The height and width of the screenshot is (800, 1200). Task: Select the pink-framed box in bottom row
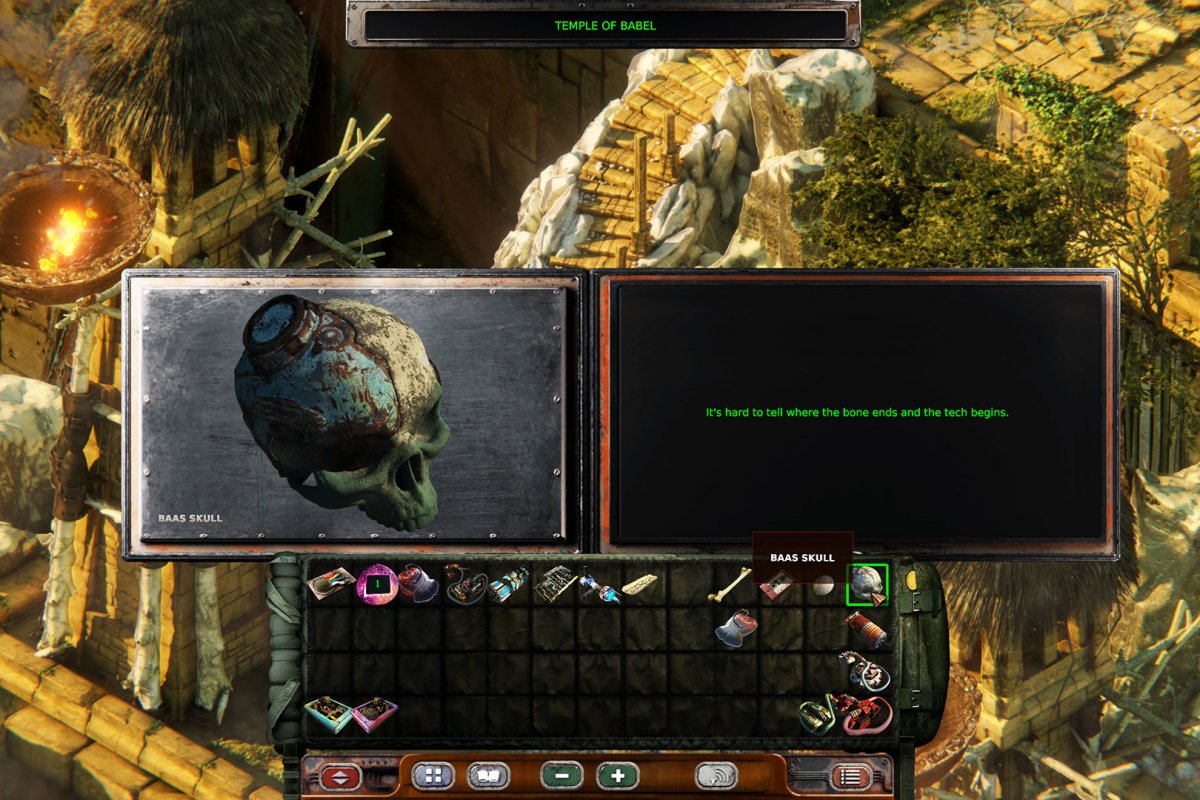pos(375,714)
